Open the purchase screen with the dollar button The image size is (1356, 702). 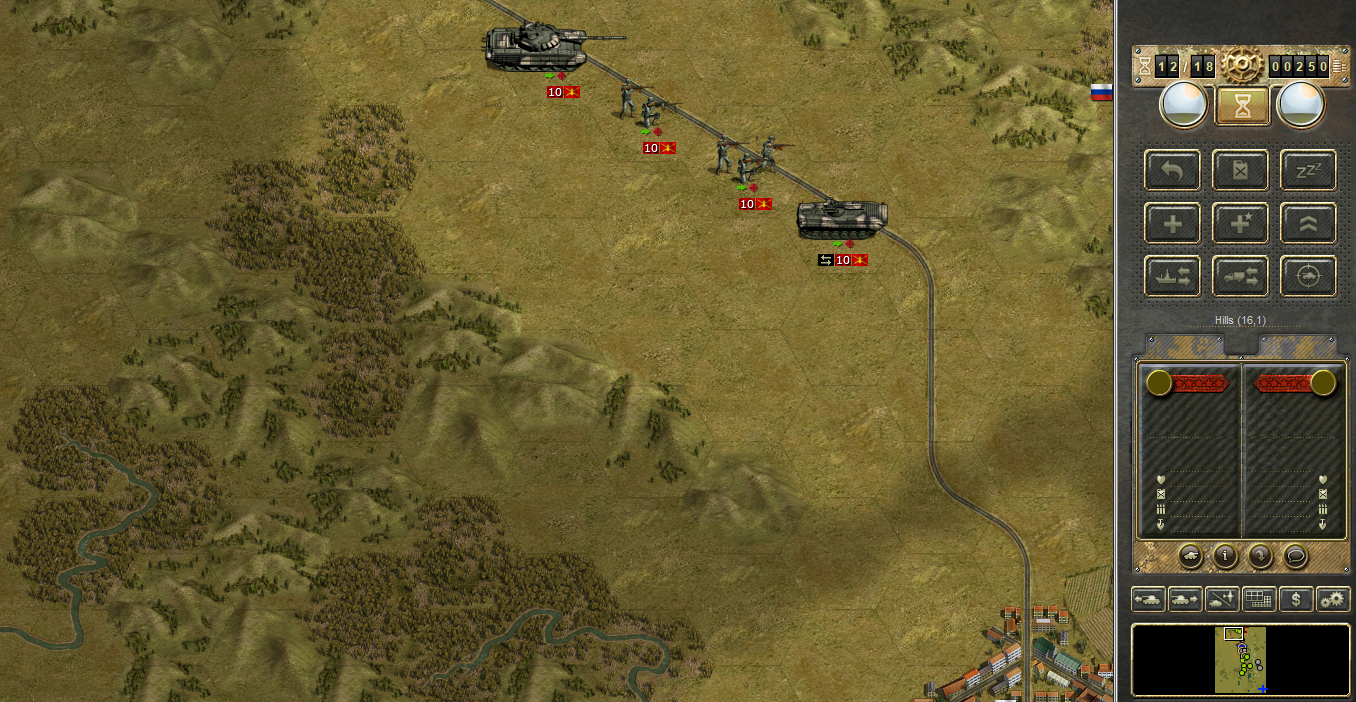[x=1296, y=599]
